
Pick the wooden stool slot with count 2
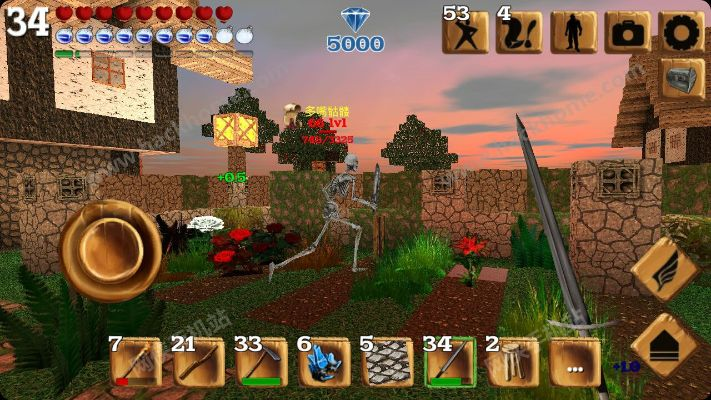coord(512,361)
